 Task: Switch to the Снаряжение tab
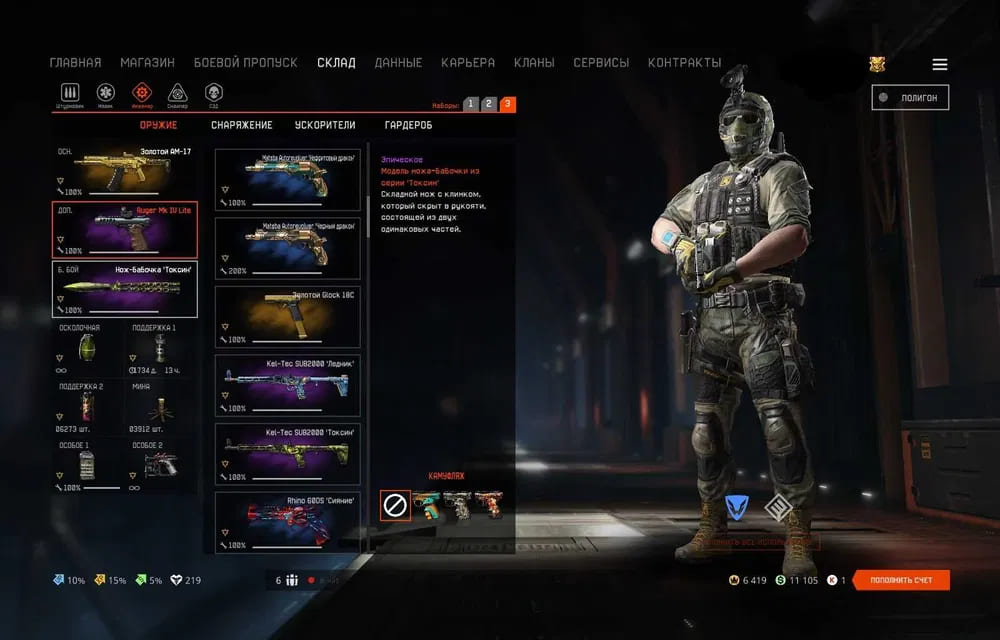pyautogui.click(x=241, y=126)
